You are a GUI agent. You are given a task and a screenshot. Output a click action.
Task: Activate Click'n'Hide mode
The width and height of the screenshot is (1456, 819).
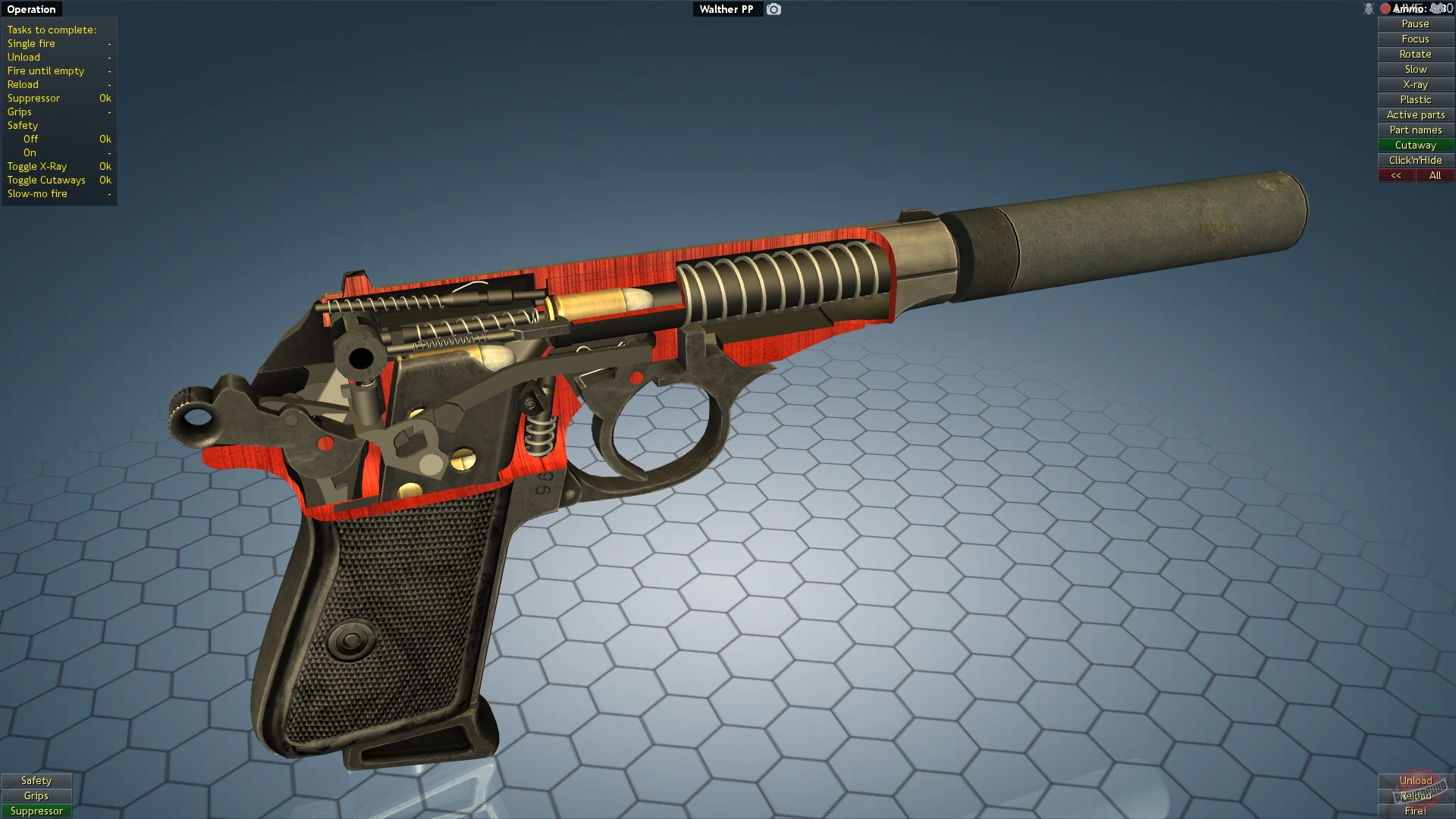click(x=1414, y=160)
